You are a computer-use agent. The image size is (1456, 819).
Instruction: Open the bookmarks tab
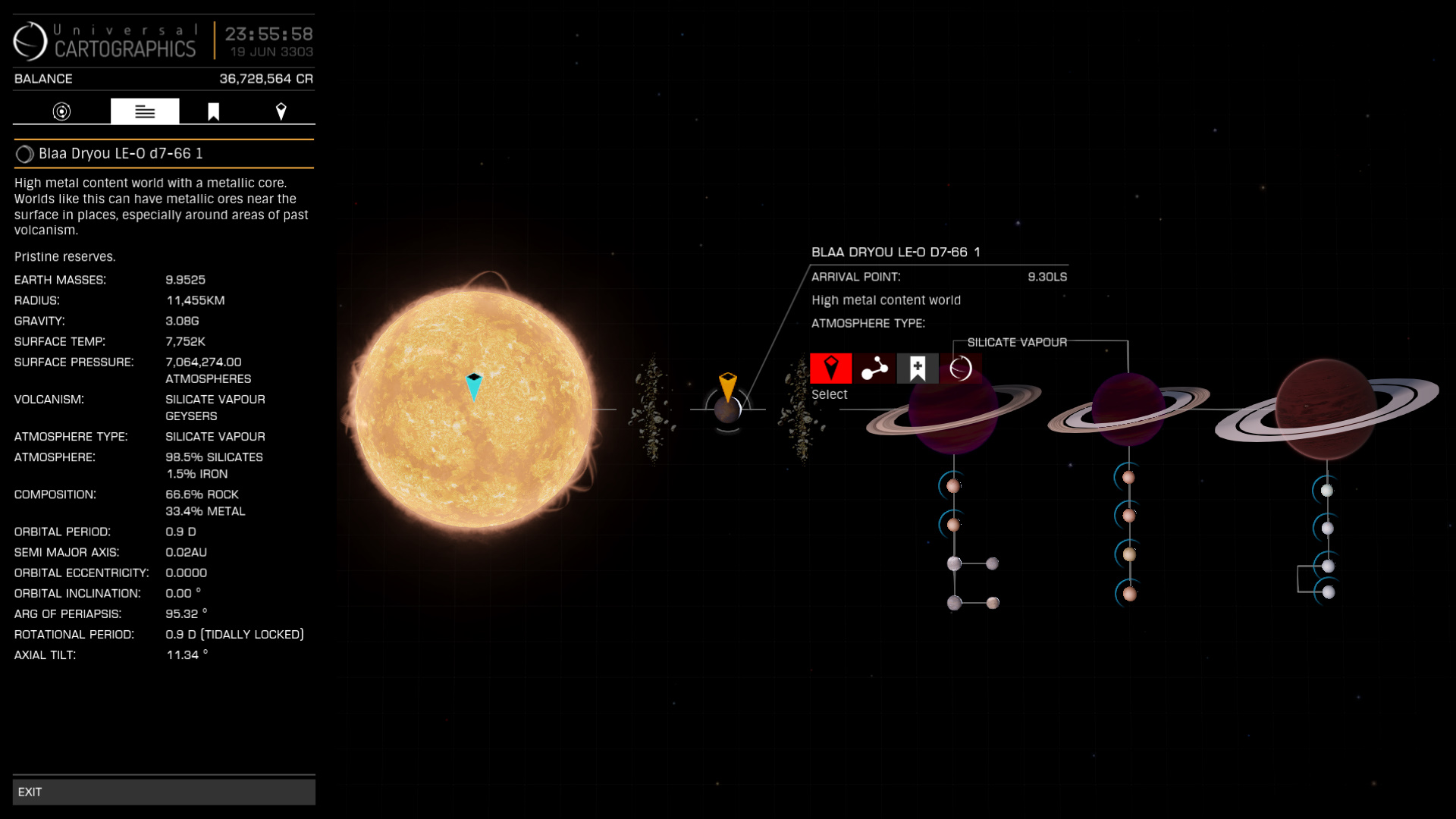[214, 111]
